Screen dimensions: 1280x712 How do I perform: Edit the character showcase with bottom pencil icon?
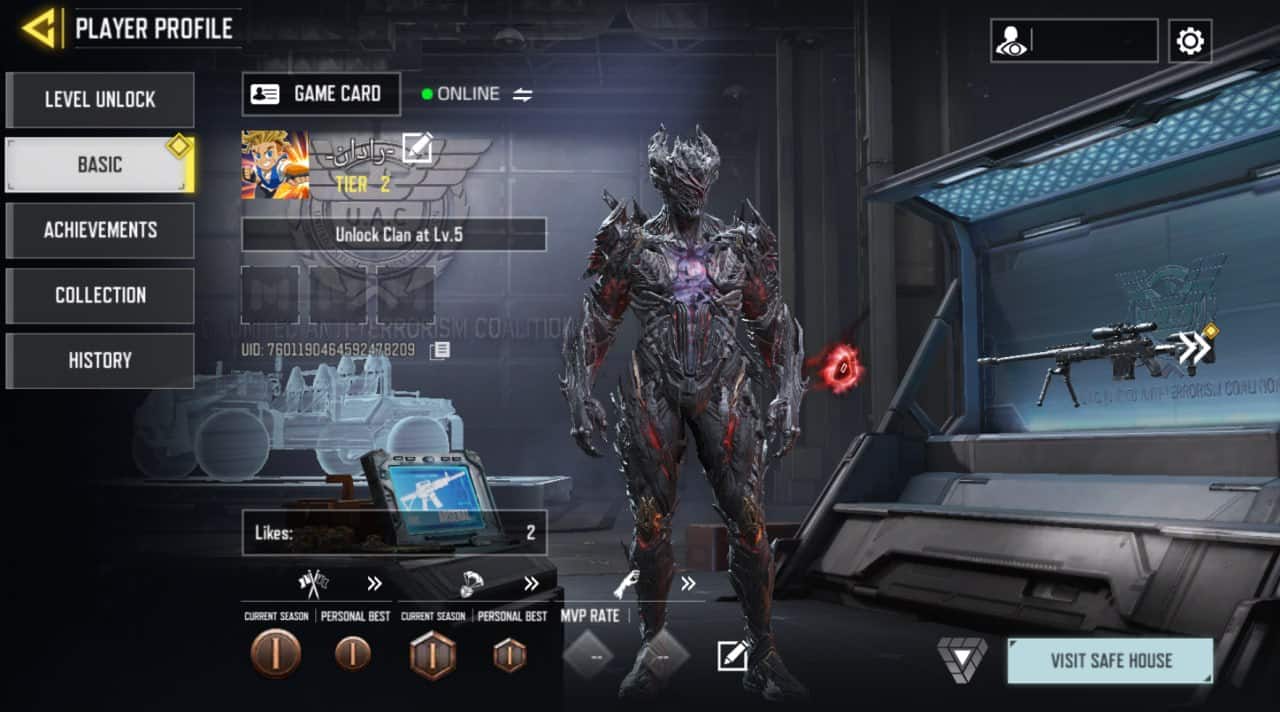[732, 656]
